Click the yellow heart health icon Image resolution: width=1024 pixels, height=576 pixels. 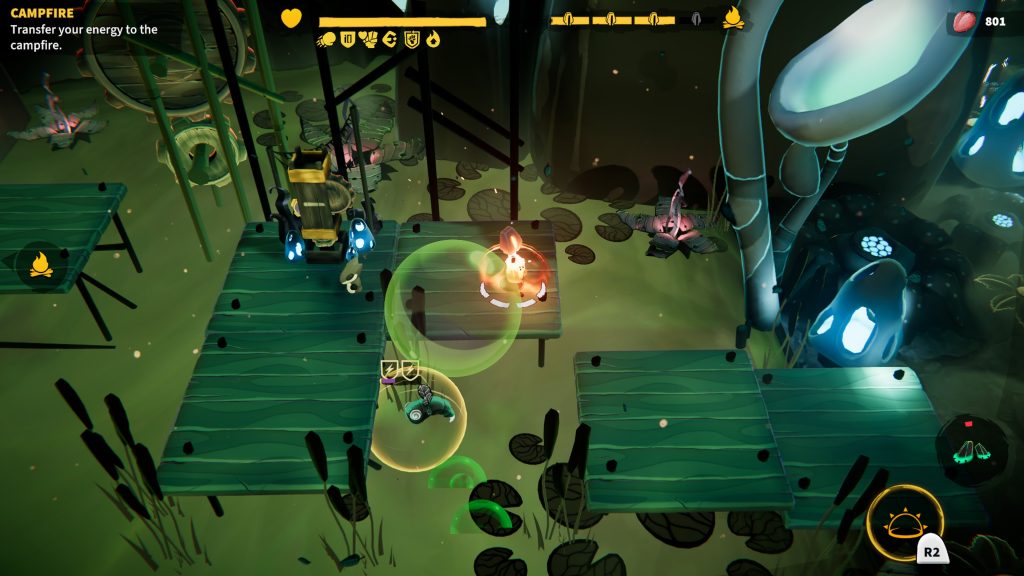(291, 19)
